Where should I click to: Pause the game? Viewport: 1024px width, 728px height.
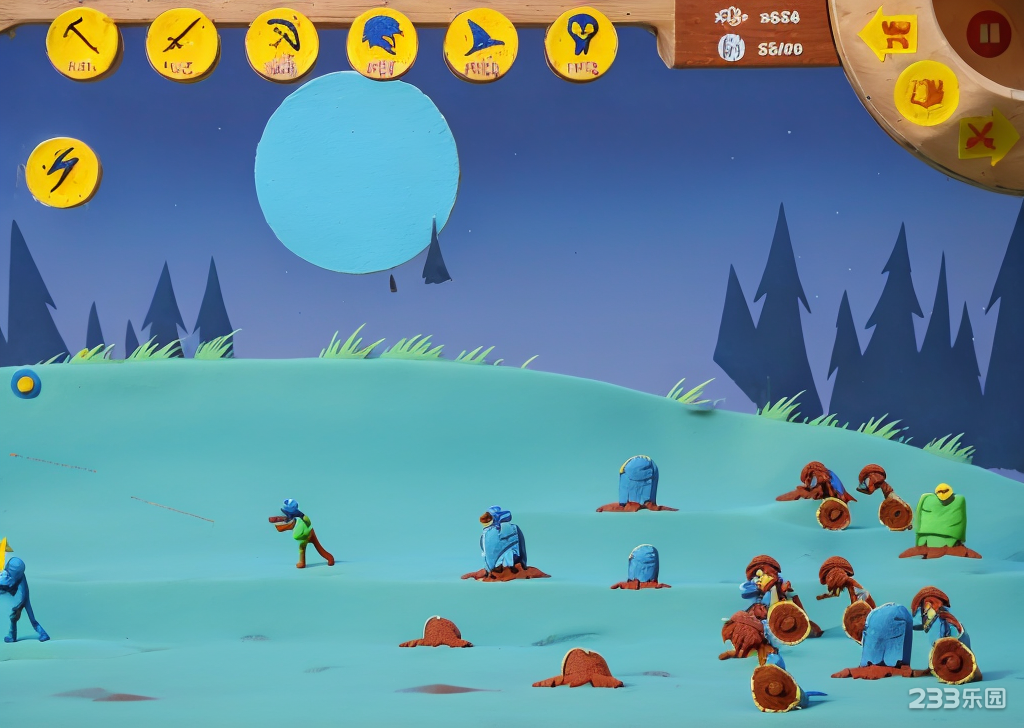pyautogui.click(x=988, y=34)
